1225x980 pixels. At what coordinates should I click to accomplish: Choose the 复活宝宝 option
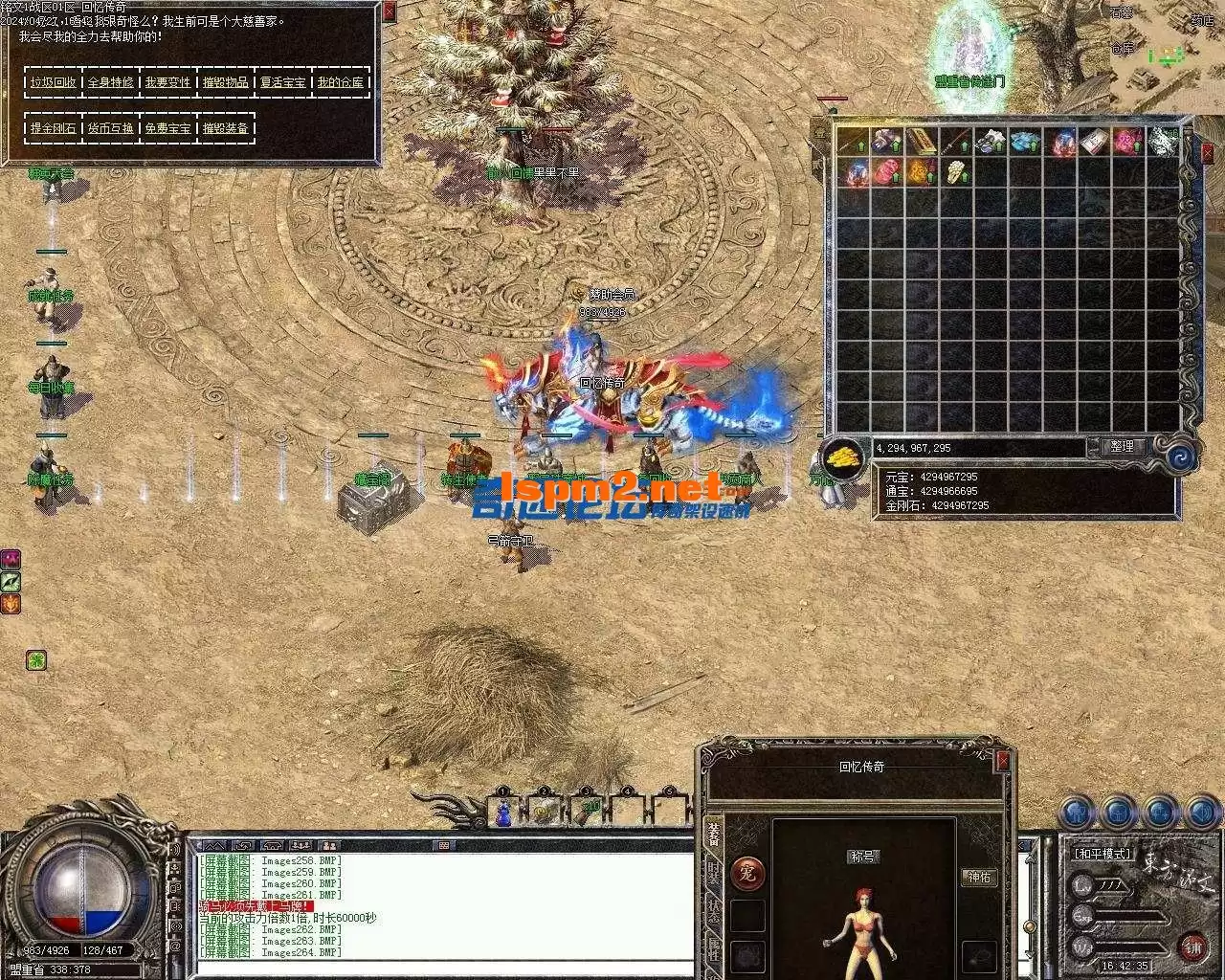(x=283, y=82)
